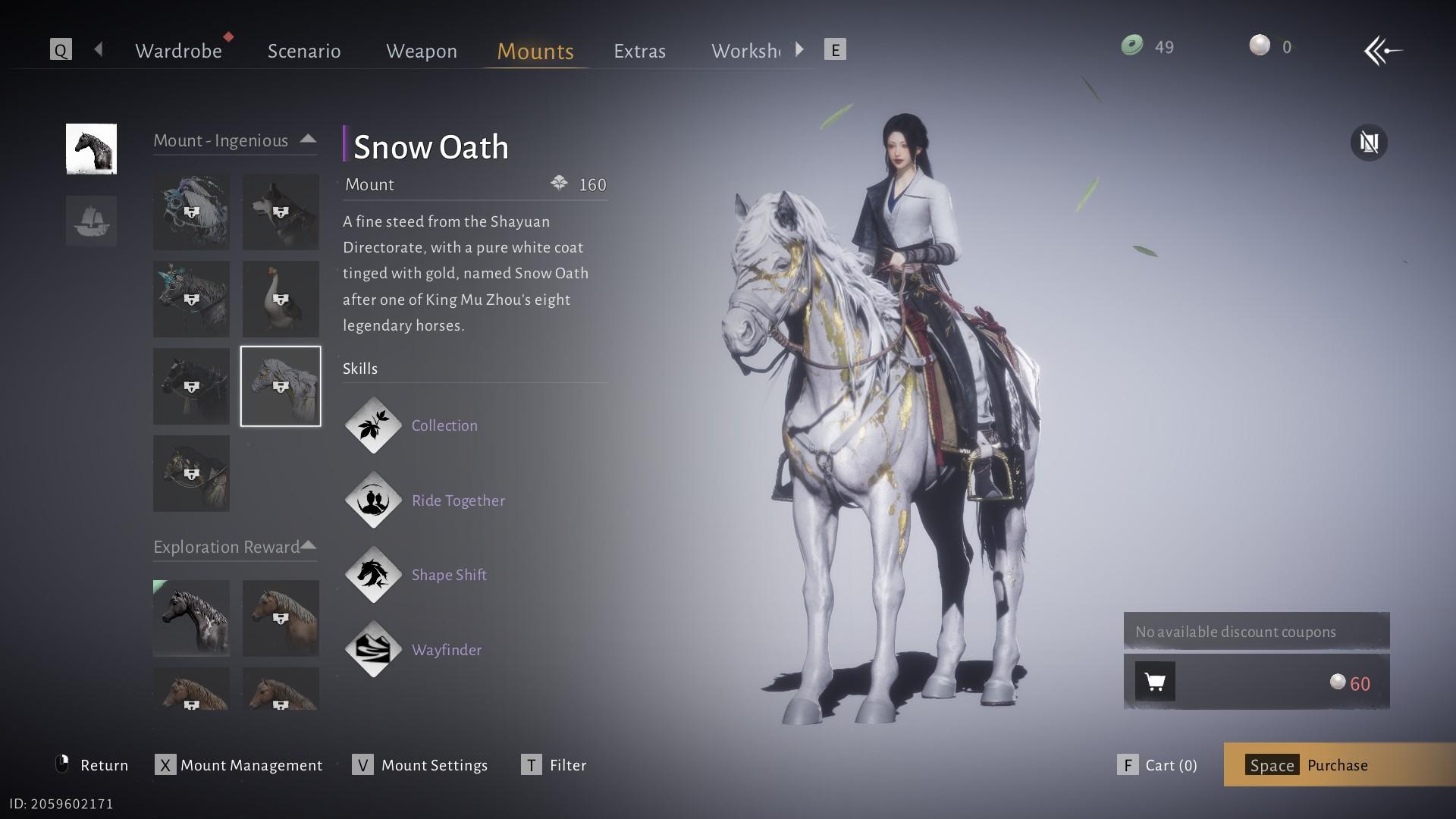Viewport: 1456px width, 819px height.
Task: Switch to the boat category icon
Action: pyautogui.click(x=91, y=221)
